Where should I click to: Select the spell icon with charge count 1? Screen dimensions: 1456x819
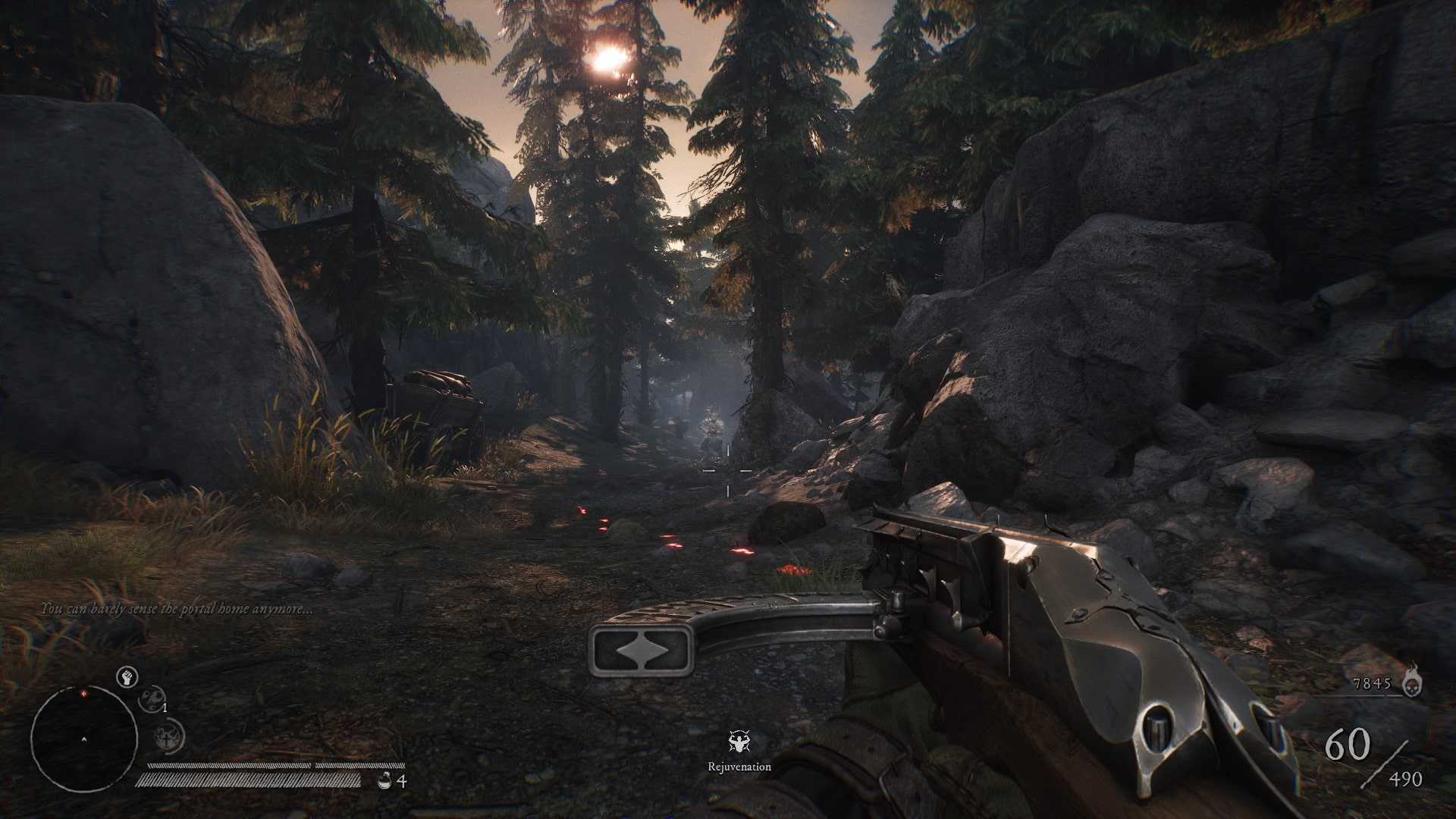(x=151, y=699)
